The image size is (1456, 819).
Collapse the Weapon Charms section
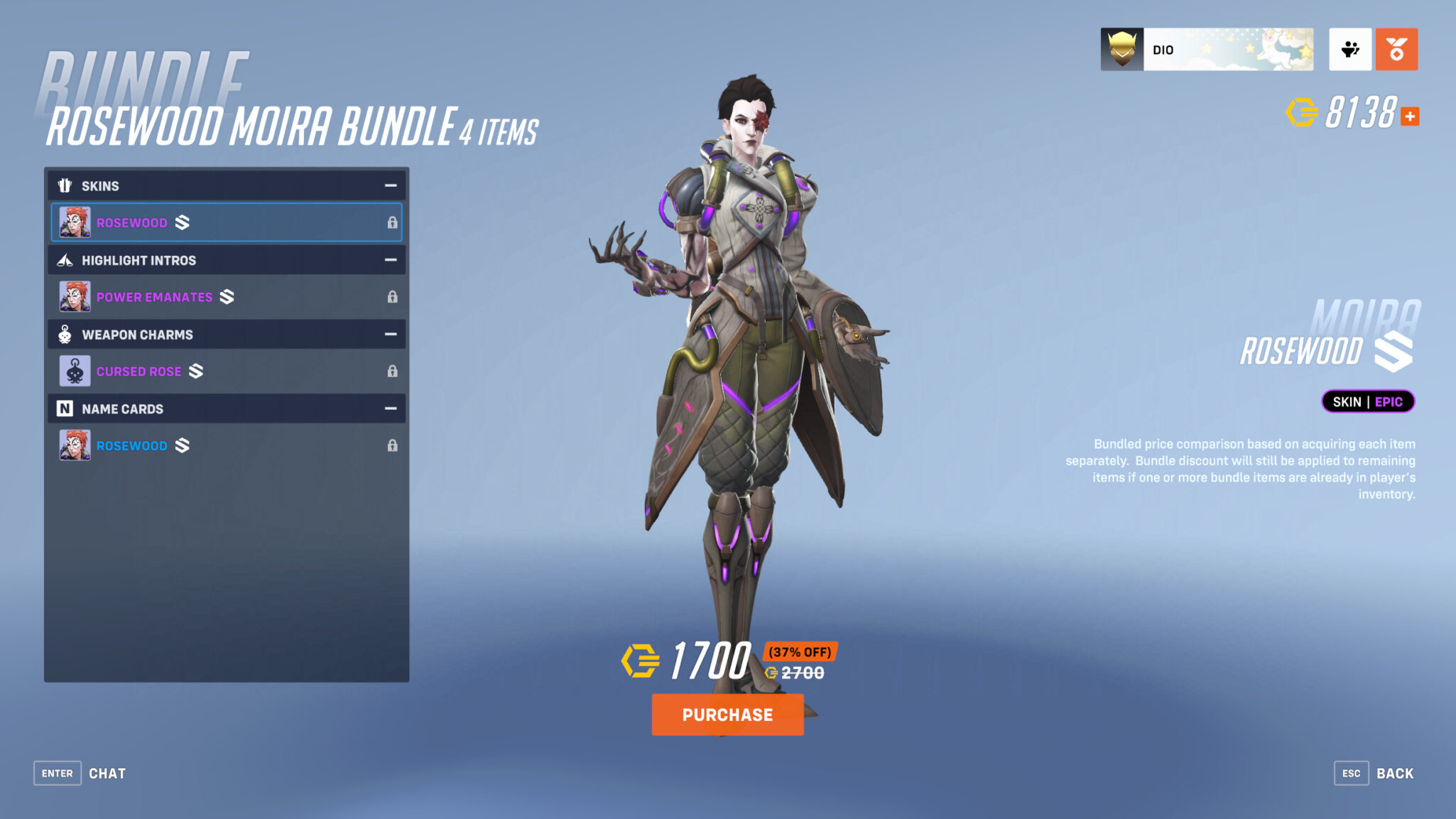(390, 334)
